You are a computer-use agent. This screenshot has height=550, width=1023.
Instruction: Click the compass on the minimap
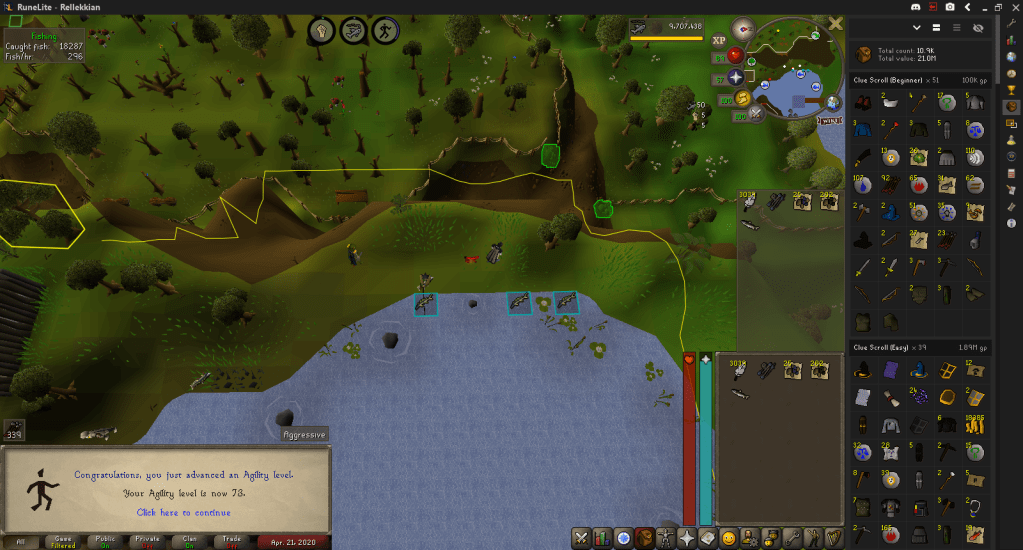pos(743,27)
